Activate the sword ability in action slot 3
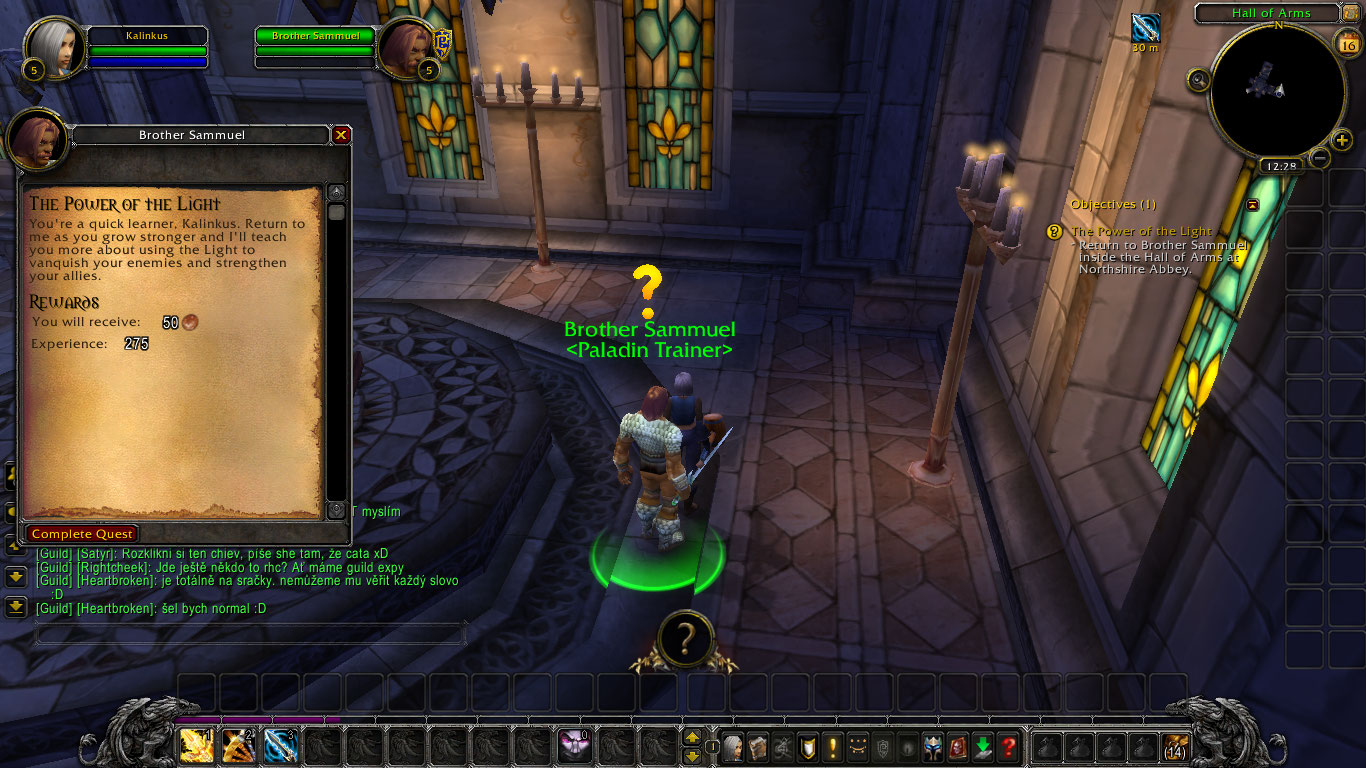The height and width of the screenshot is (768, 1366). 239,744
